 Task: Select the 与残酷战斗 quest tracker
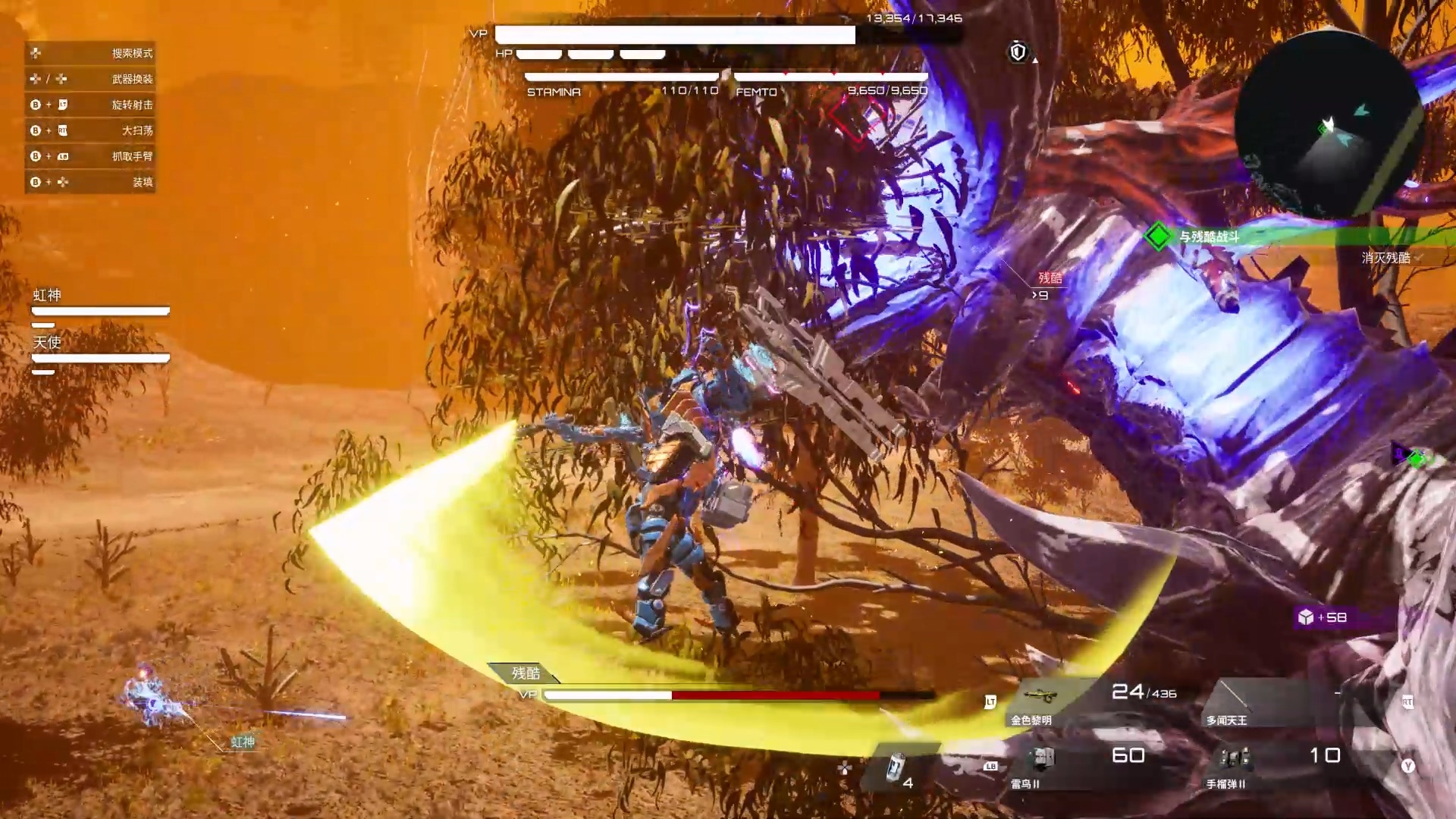1209,237
